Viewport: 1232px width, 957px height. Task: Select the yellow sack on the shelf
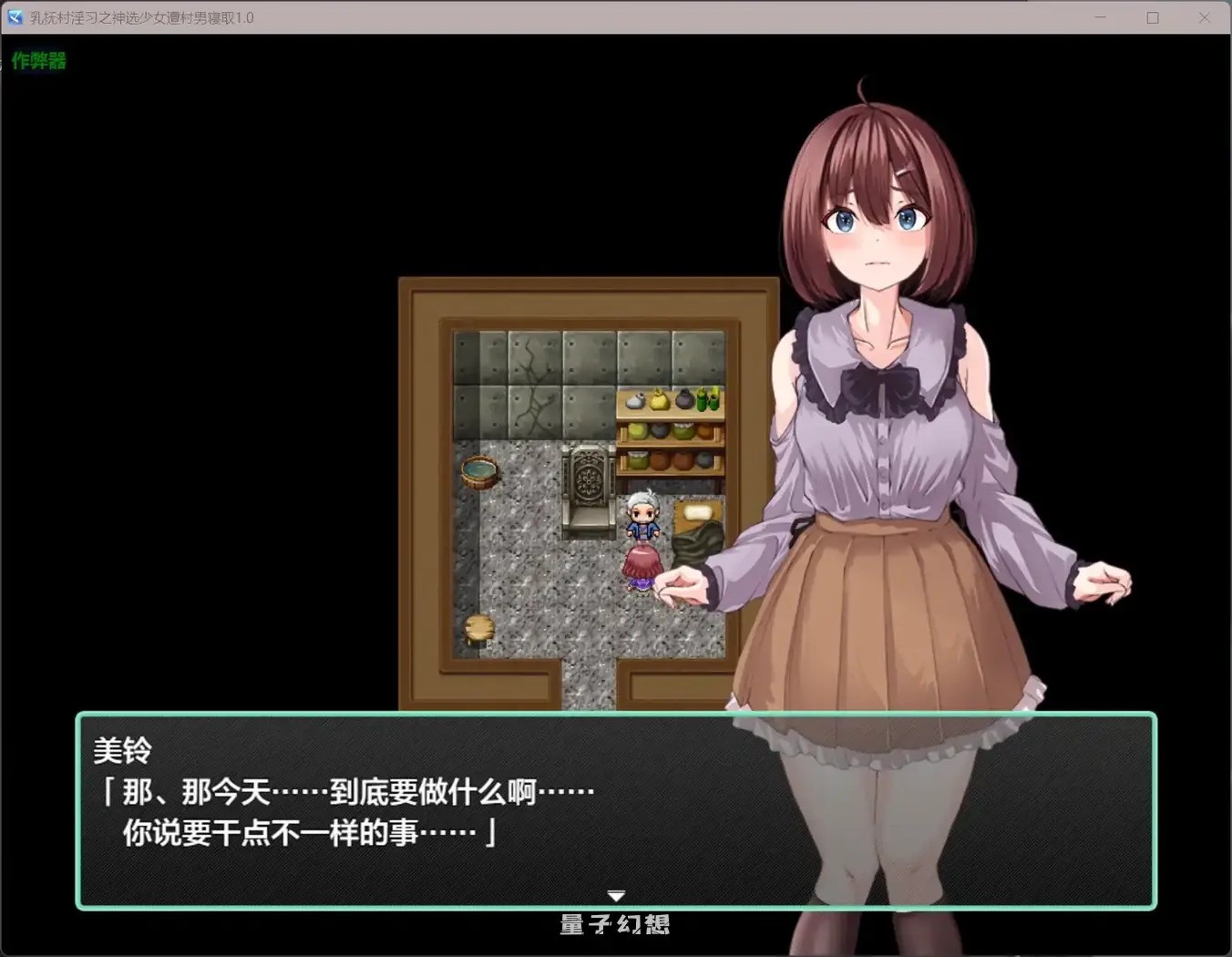point(658,398)
